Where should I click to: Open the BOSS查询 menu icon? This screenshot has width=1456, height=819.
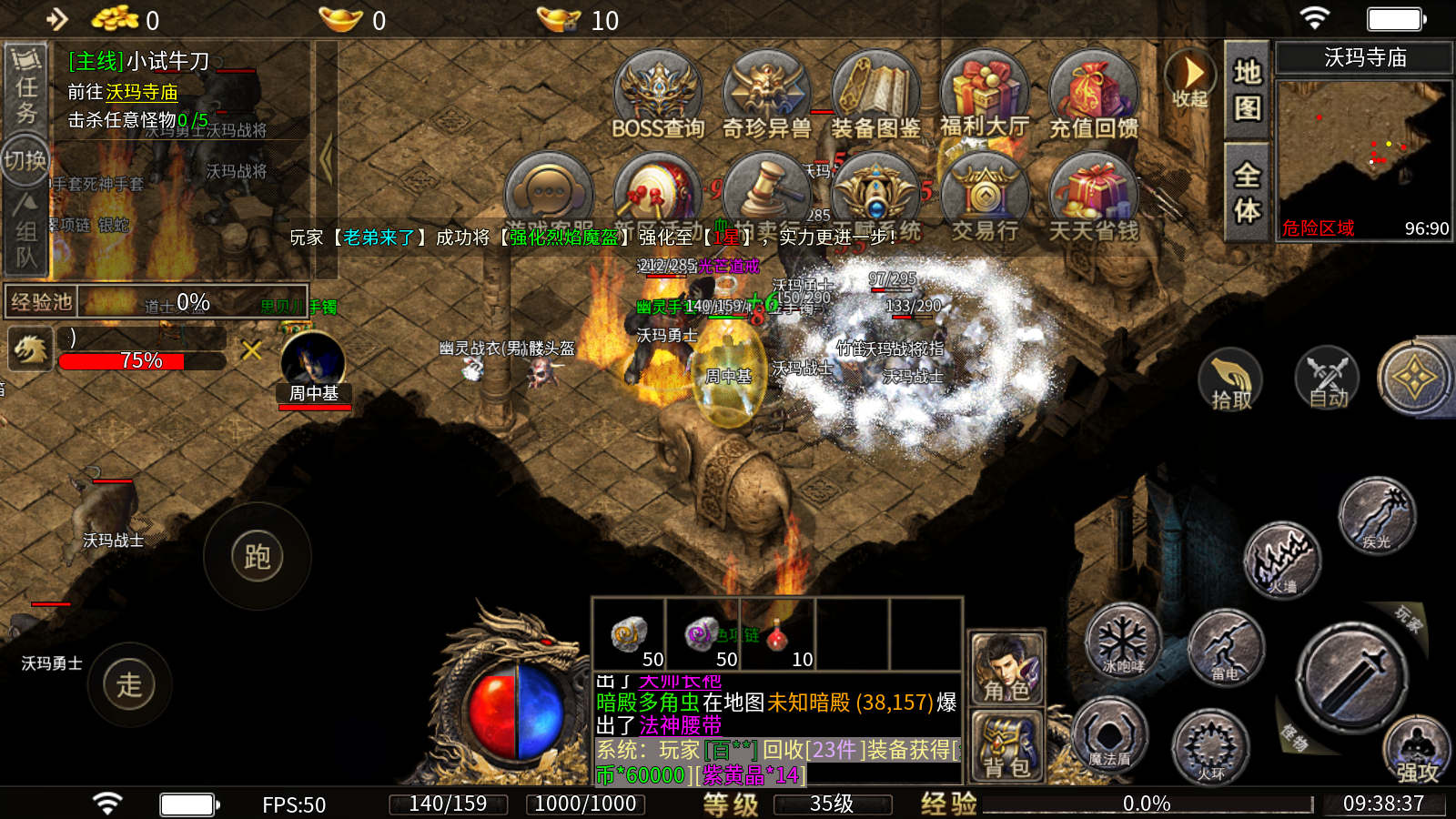point(657,96)
